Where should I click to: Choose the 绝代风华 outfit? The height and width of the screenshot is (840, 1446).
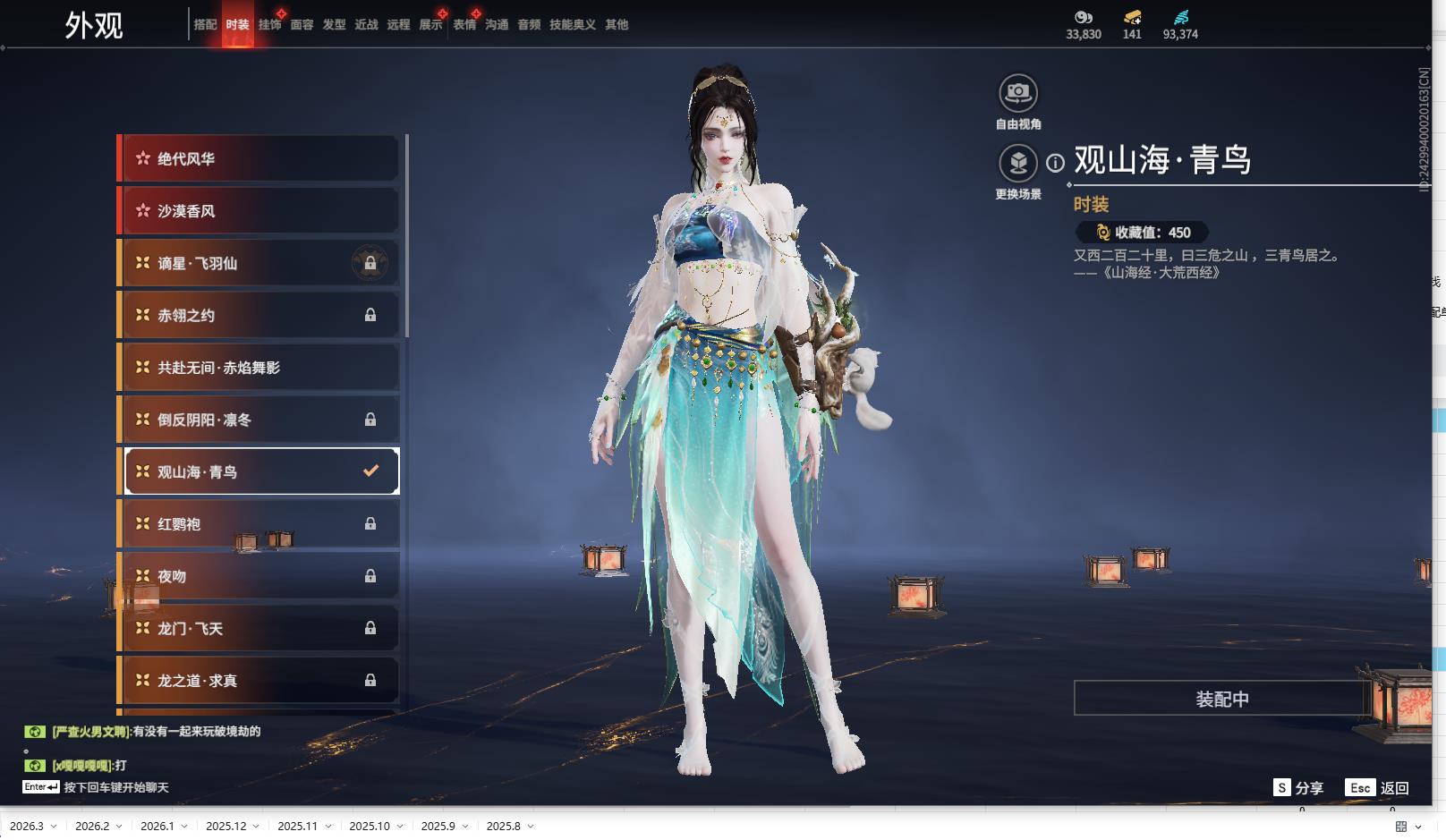[x=259, y=159]
